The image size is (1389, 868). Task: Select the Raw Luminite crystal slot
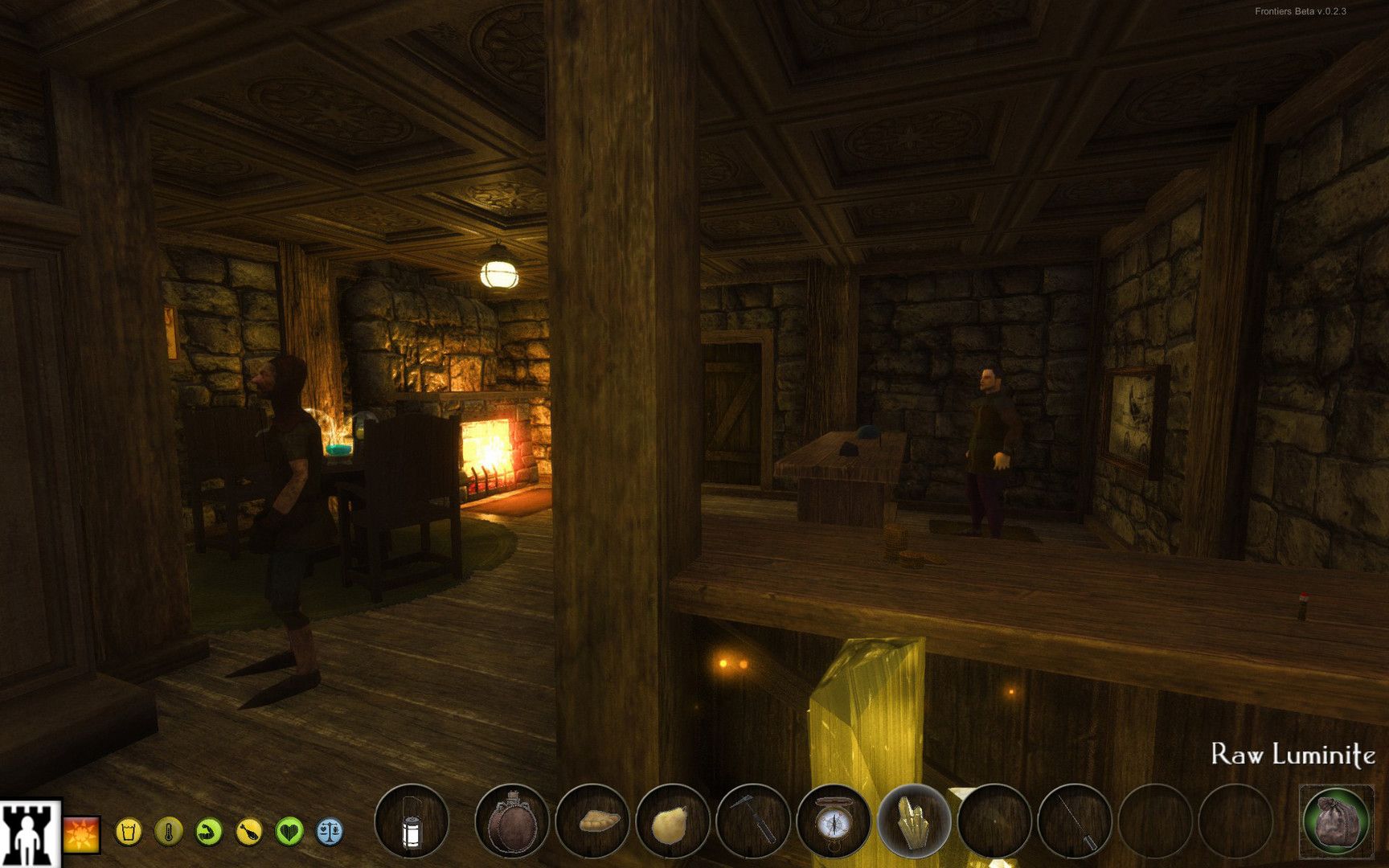click(914, 822)
